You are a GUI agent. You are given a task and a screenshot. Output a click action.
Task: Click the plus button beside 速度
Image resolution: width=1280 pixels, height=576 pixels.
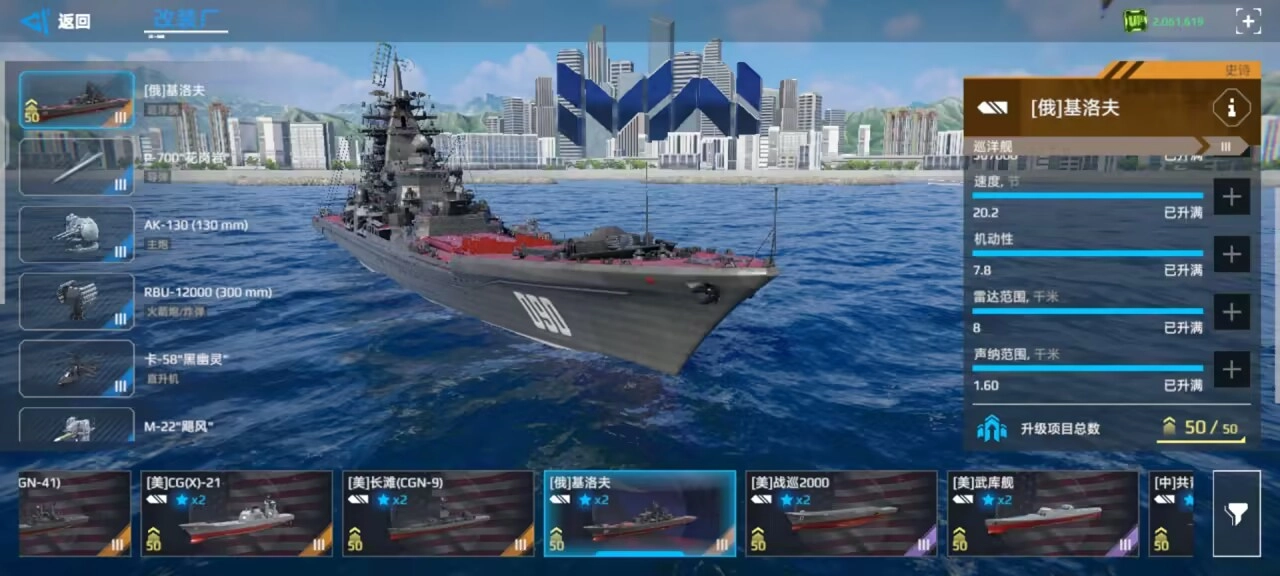point(1231,197)
